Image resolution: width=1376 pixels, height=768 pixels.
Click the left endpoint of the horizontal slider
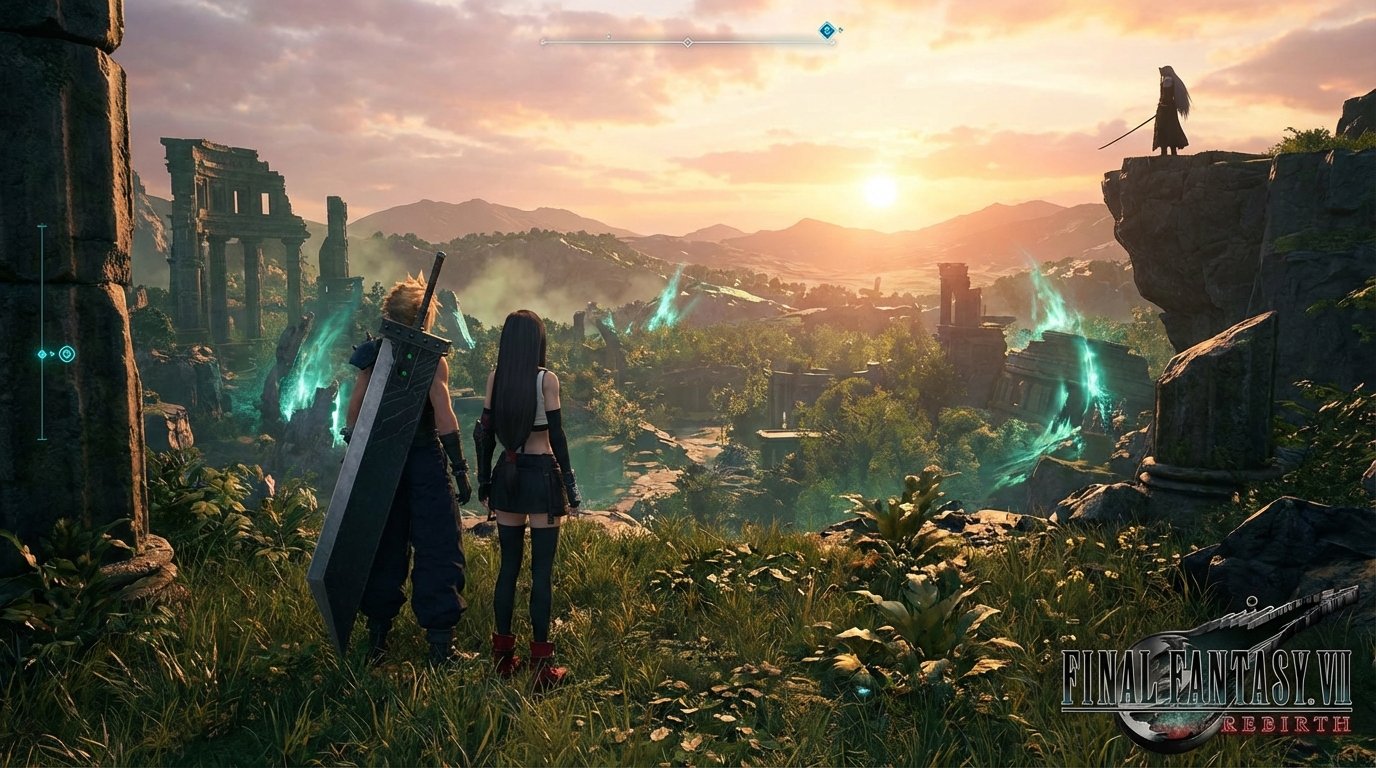544,42
